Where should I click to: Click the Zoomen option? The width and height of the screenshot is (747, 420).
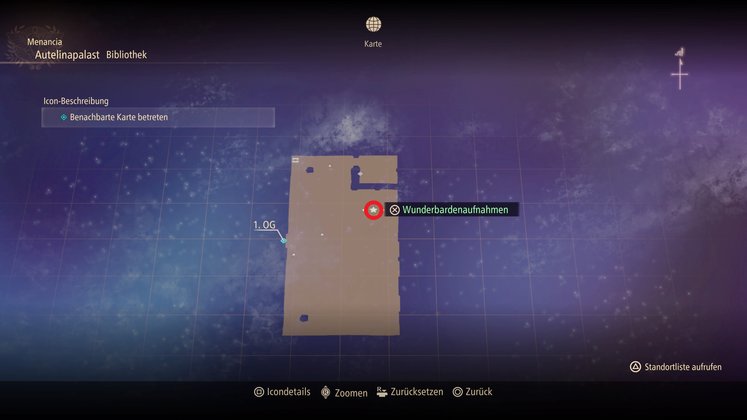click(343, 393)
